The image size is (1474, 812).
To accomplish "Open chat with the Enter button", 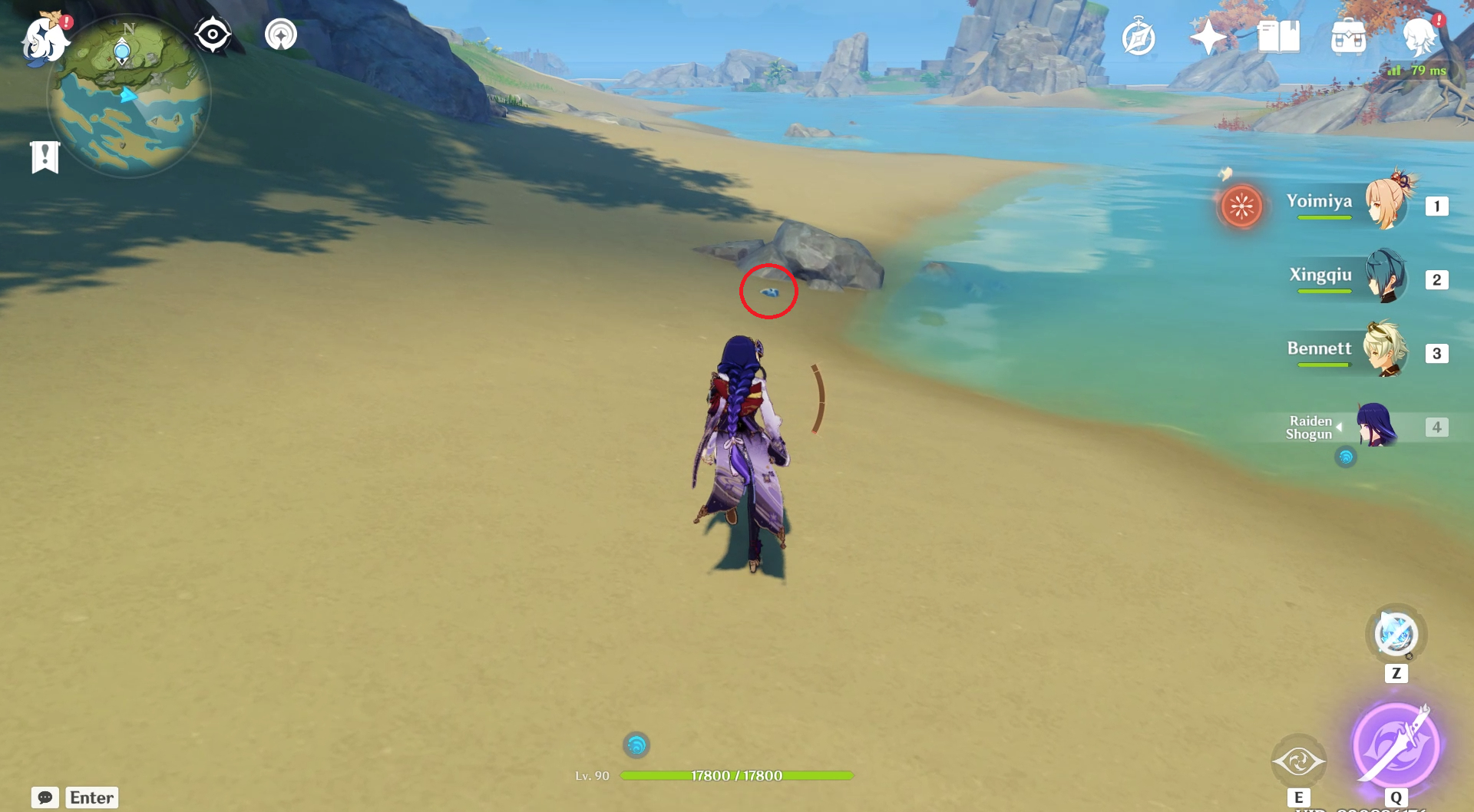I will [x=91, y=797].
